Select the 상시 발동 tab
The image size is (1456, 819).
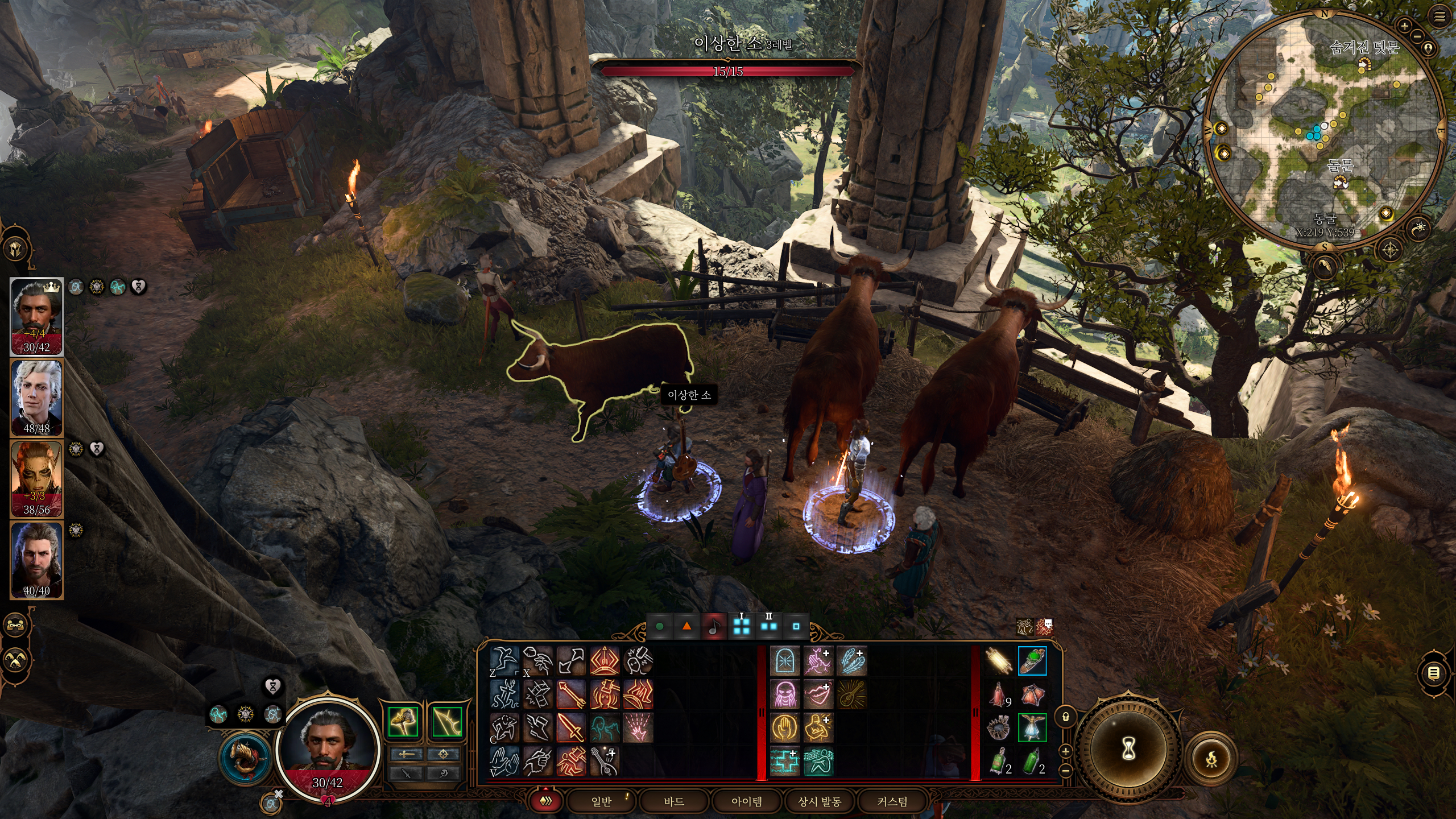pyautogui.click(x=819, y=801)
